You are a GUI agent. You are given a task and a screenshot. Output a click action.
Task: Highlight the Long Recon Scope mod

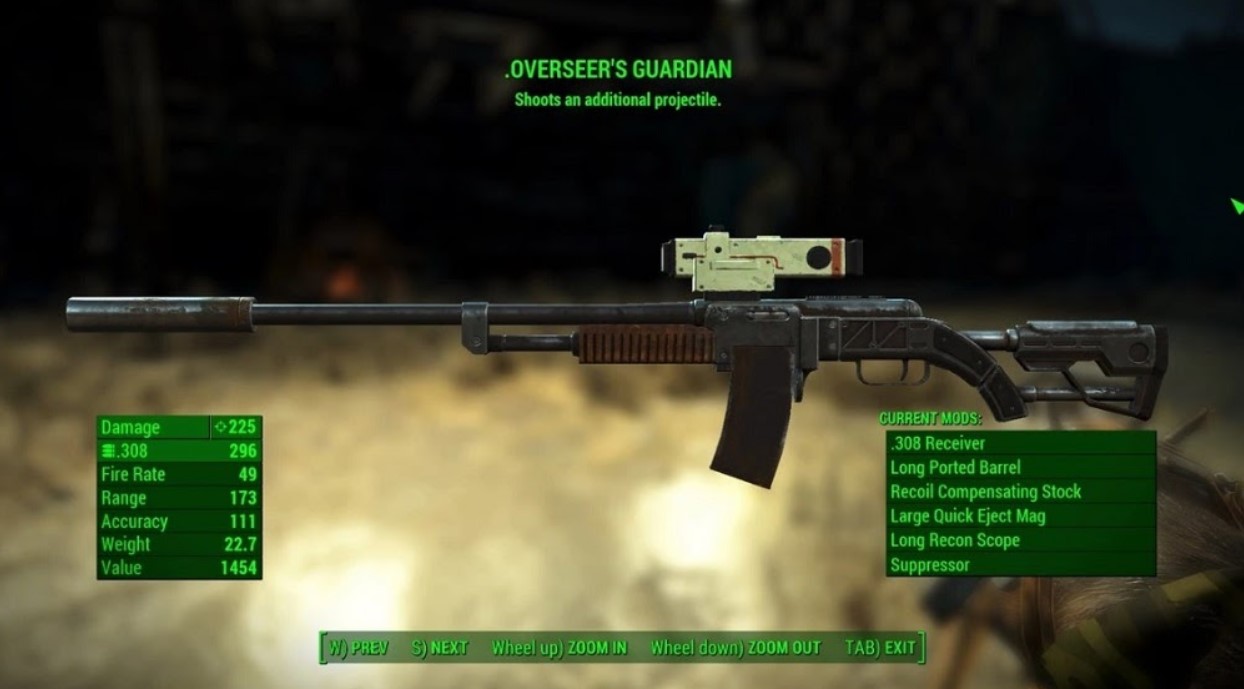pos(1019,540)
